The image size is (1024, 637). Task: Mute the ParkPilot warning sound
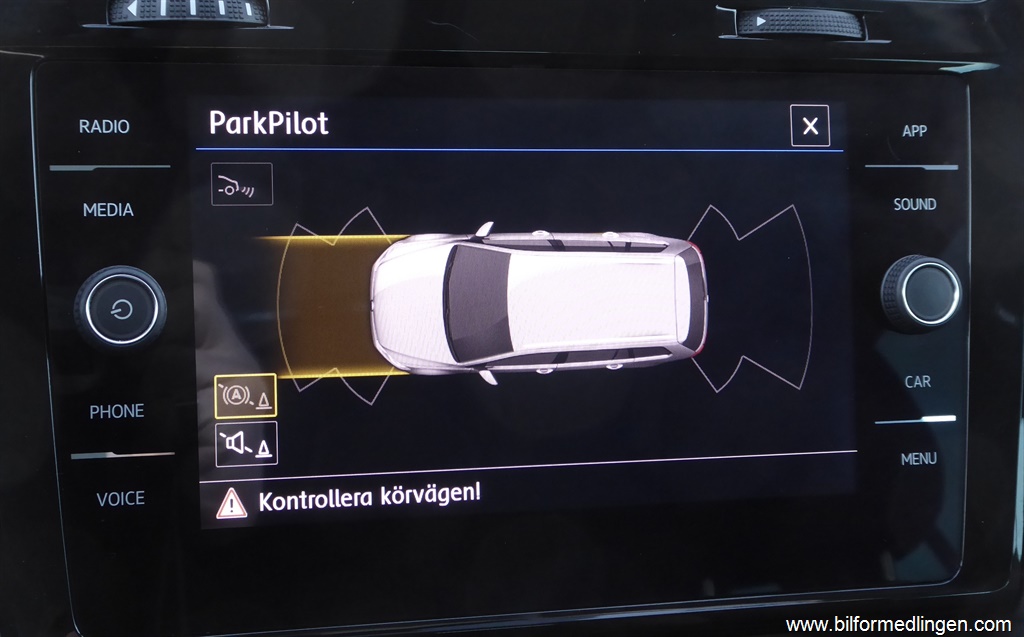coord(246,443)
